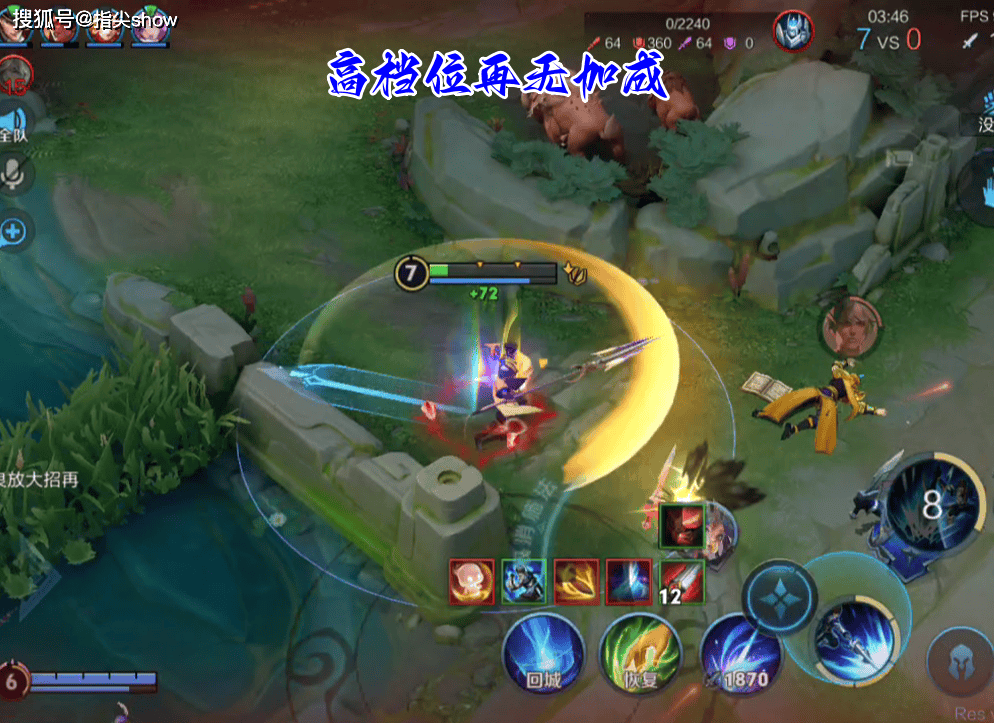
Task: Open the blue plus chat bubble
Action: pos(14,232)
